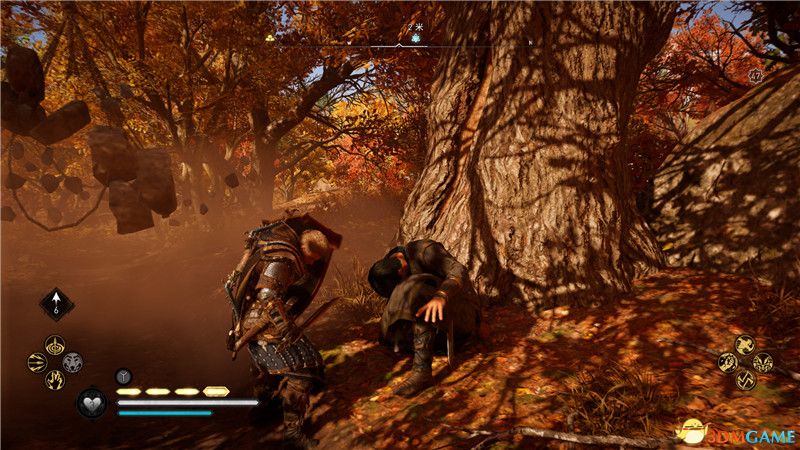Activate the flaming hand ability
The height and width of the screenshot is (450, 800).
[x=54, y=380]
